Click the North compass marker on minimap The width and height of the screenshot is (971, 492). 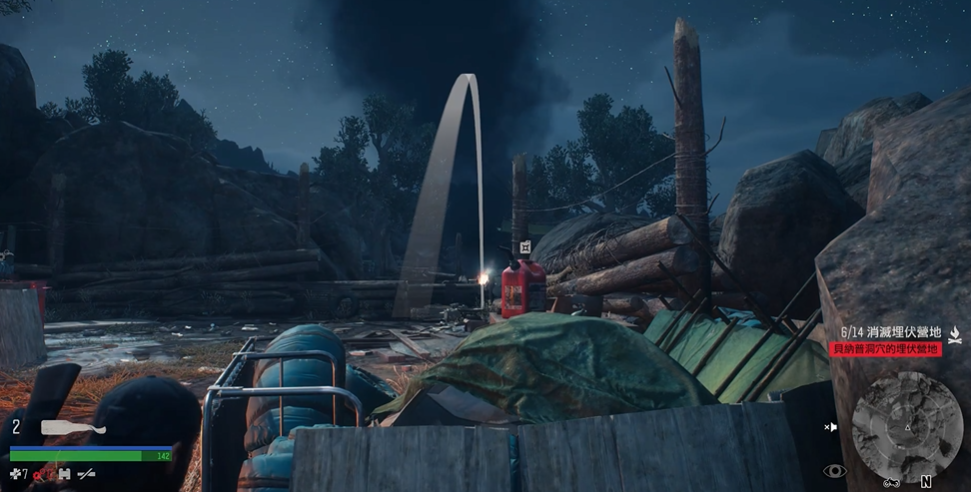pyautogui.click(x=926, y=481)
